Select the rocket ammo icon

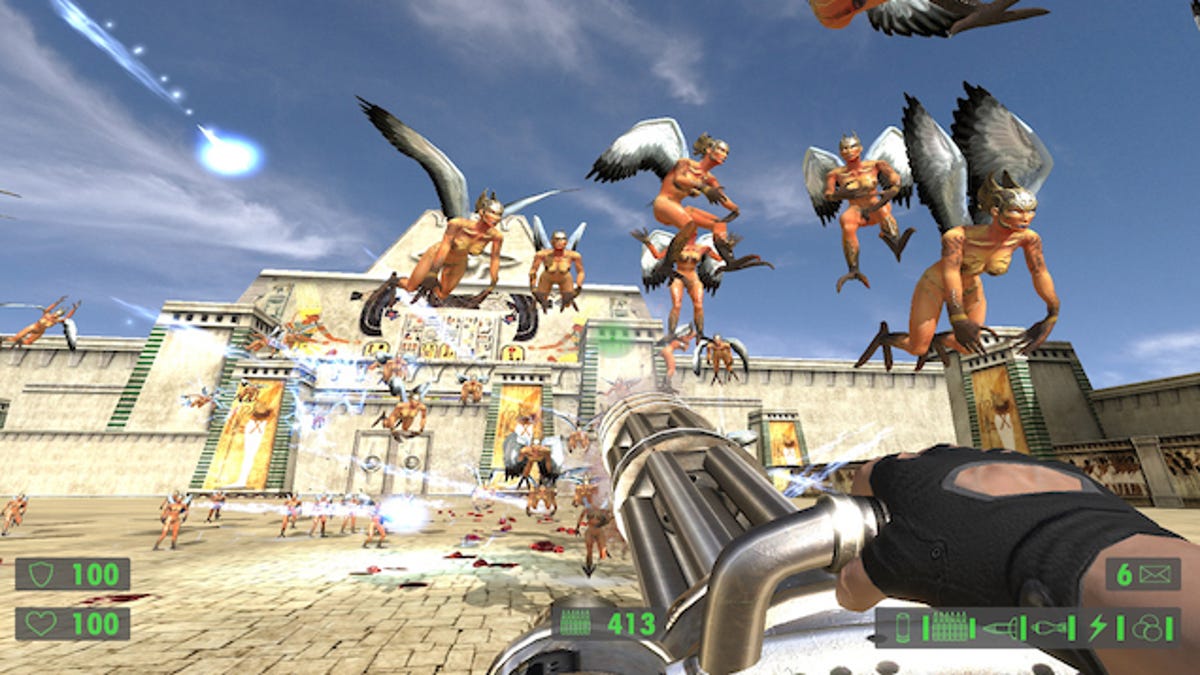click(x=999, y=627)
